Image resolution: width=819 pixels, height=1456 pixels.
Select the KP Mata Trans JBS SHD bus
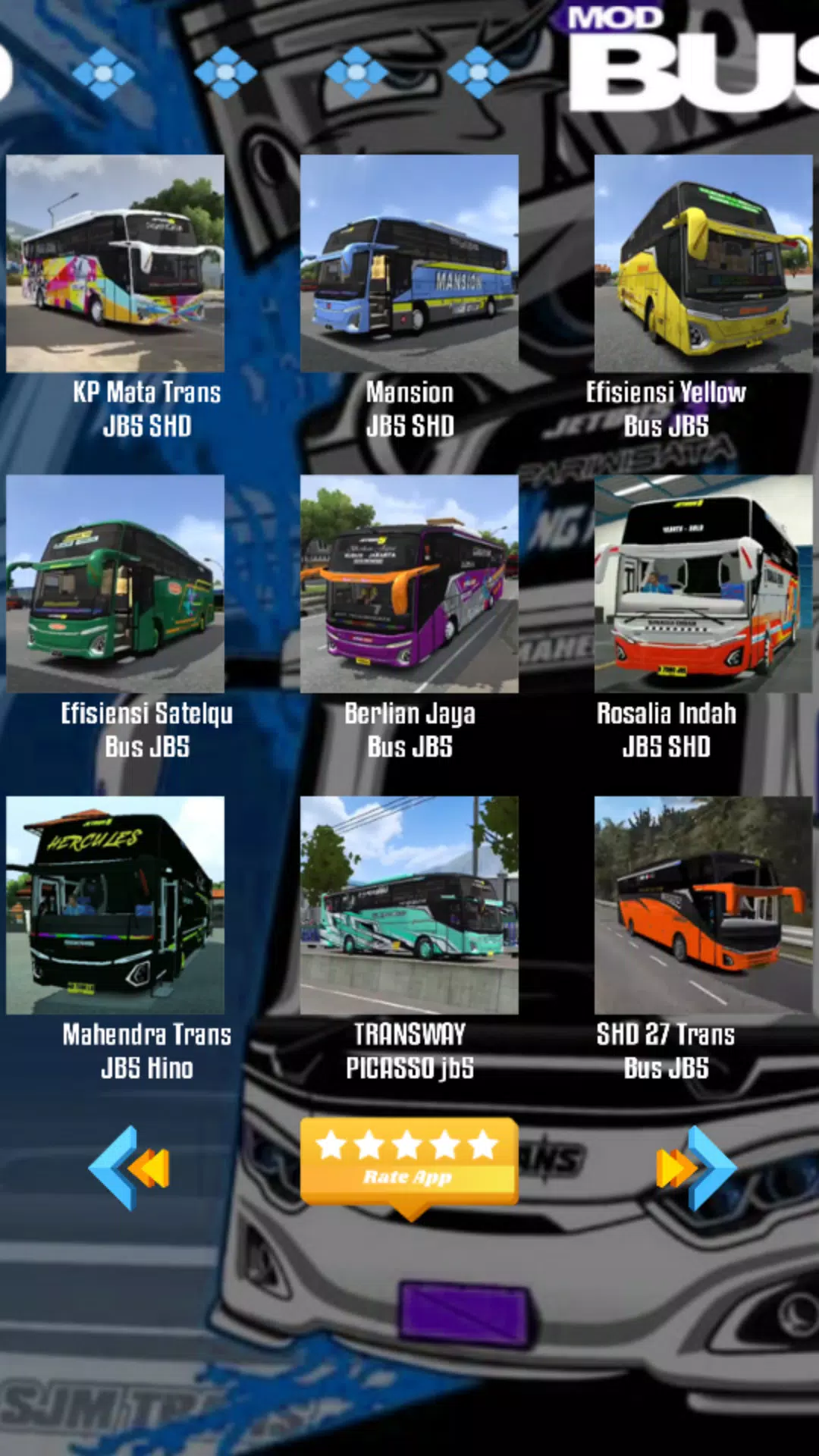pos(115,263)
